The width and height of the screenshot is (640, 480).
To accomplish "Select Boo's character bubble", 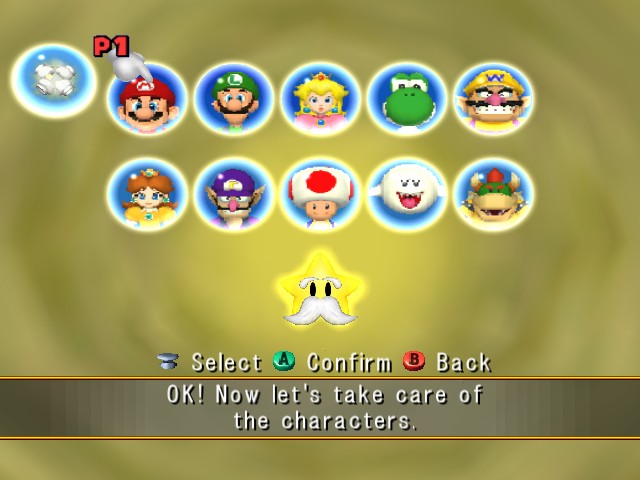I will (x=406, y=194).
